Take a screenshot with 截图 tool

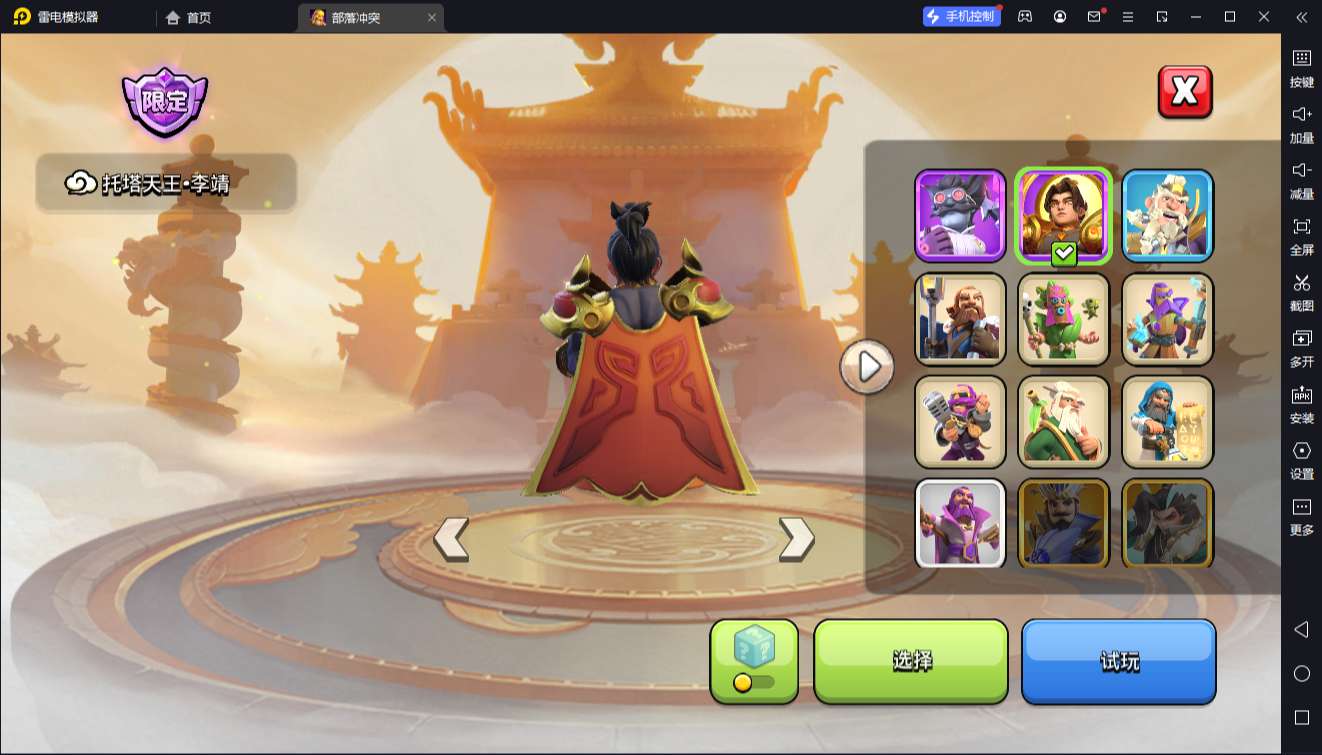[1301, 292]
